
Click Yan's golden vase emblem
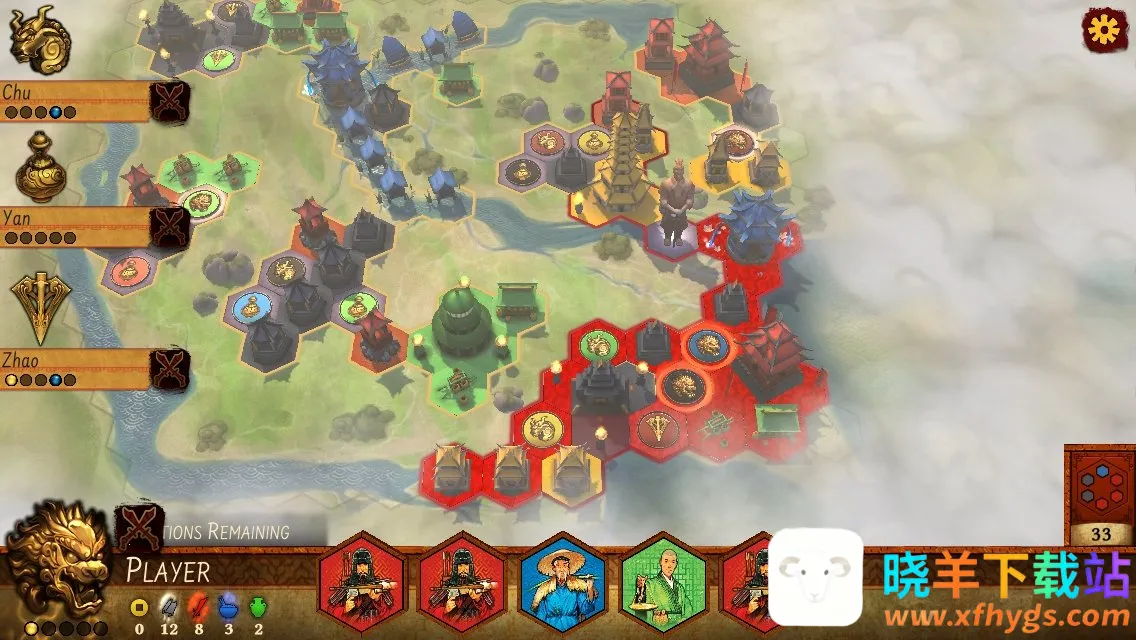point(40,168)
